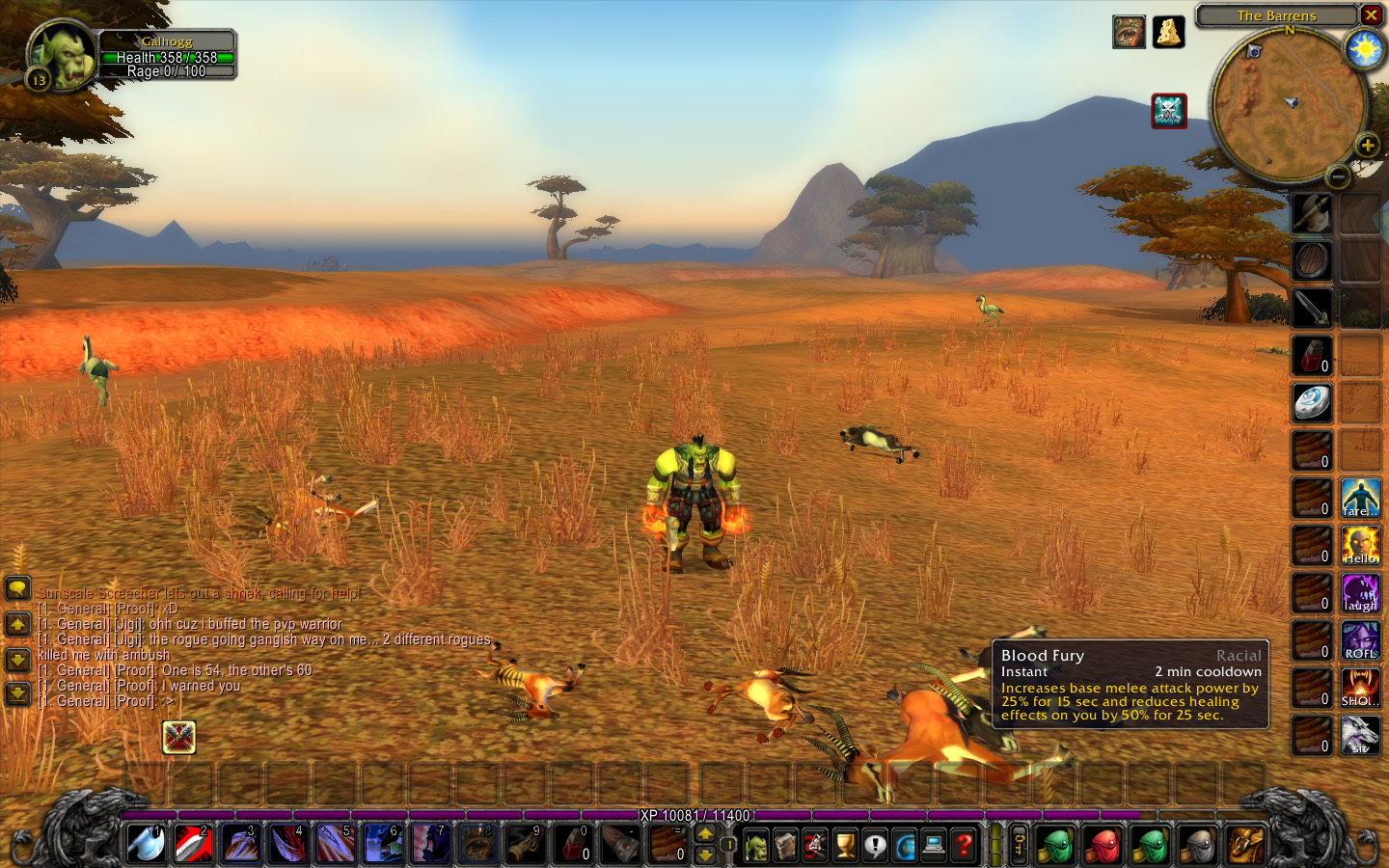Click the ROFL emote macro button
1389x868 pixels.
click(x=1360, y=641)
